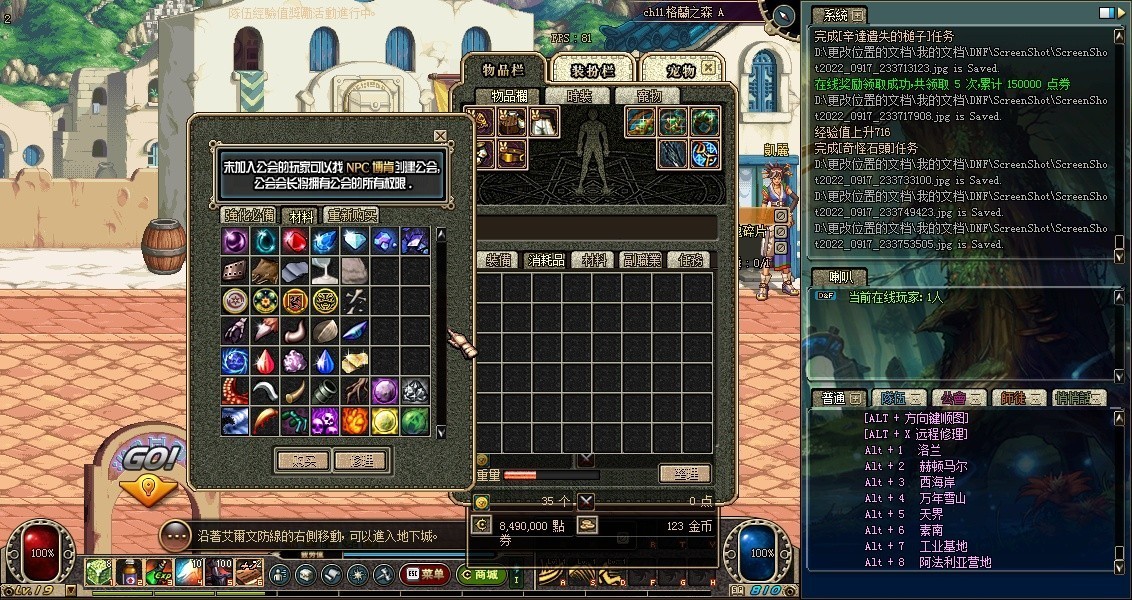Click the 购买 buy button
Screen dimensions: 1132x600
[x=302, y=461]
